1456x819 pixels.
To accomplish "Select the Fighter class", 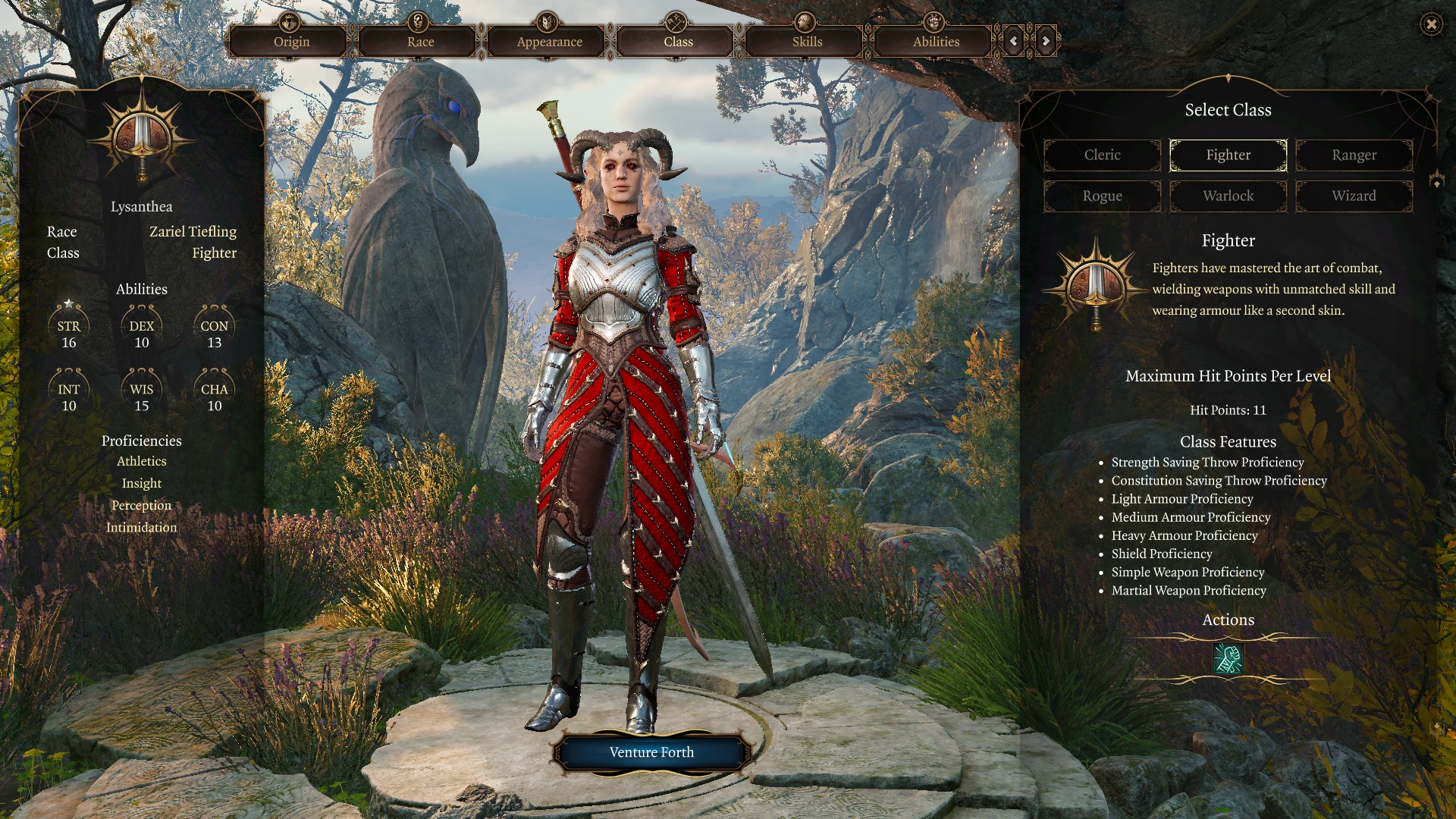I will click(1228, 155).
